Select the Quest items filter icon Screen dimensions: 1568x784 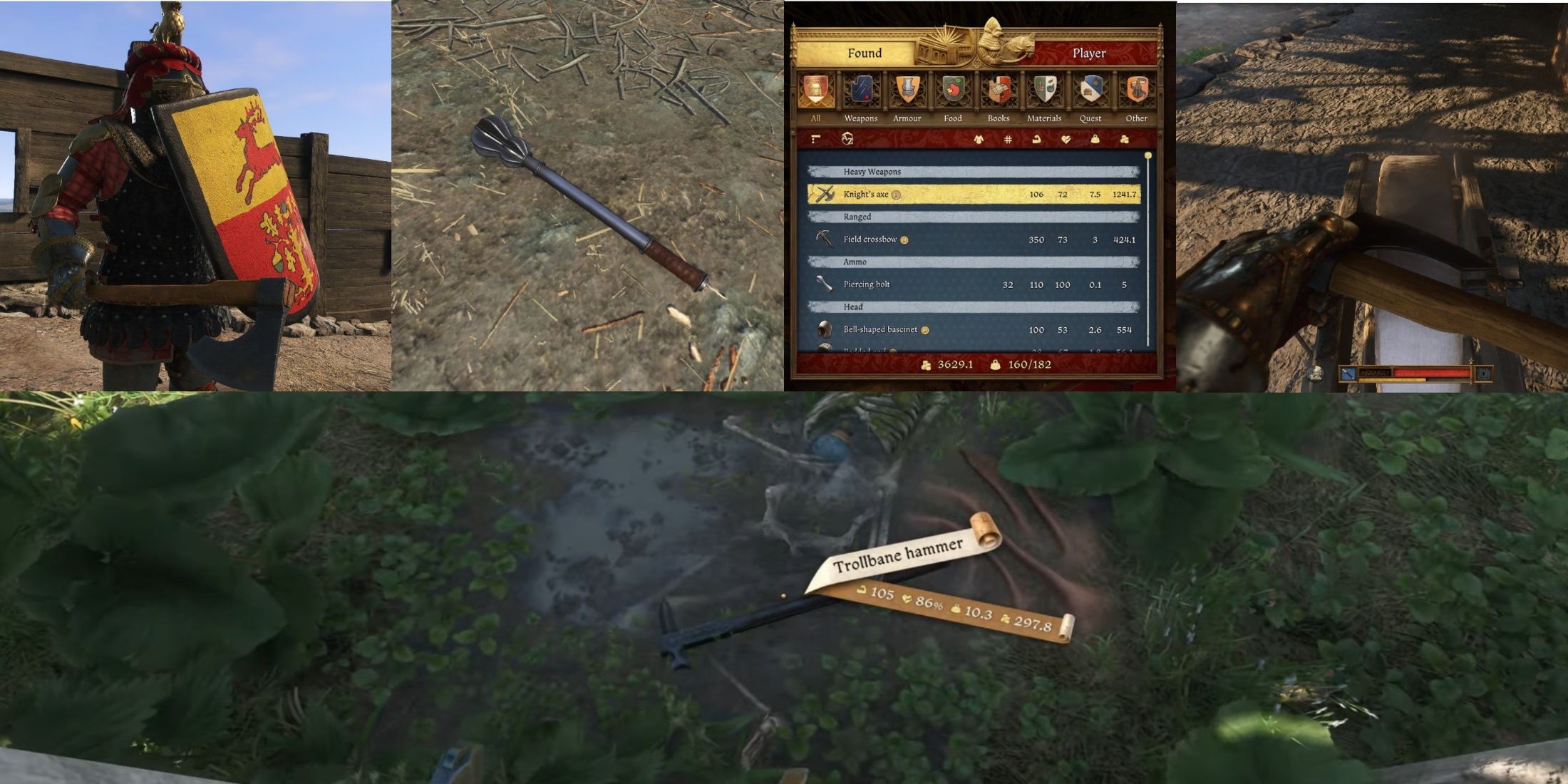[1090, 87]
